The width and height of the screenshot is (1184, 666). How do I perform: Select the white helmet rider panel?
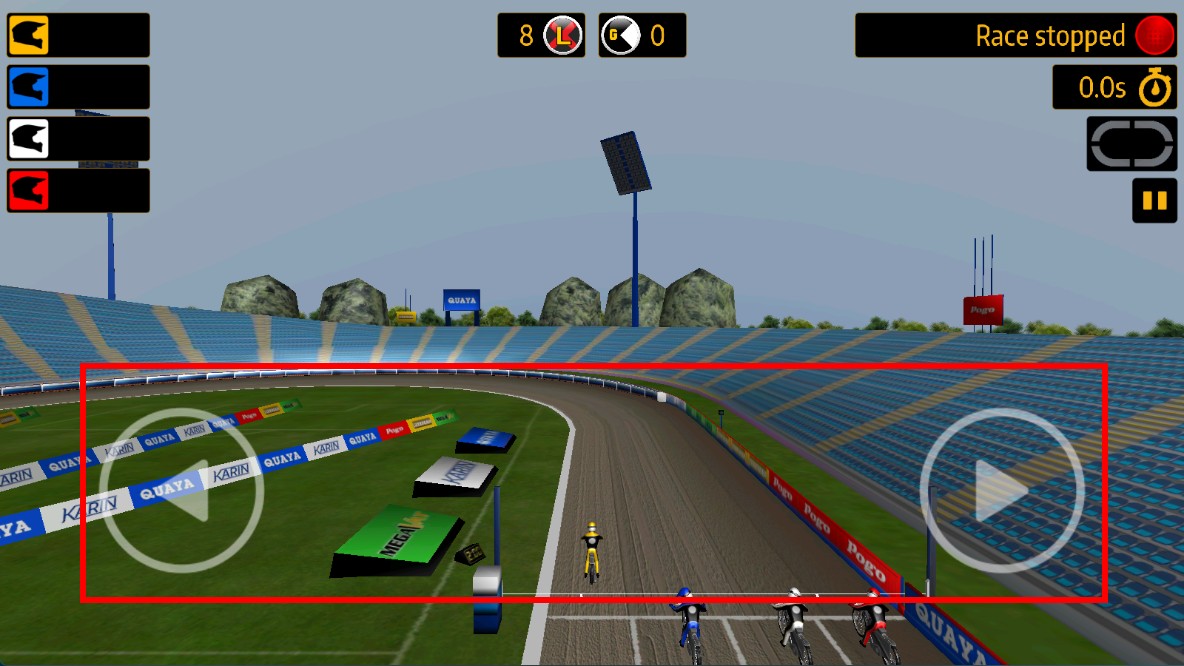click(x=78, y=139)
